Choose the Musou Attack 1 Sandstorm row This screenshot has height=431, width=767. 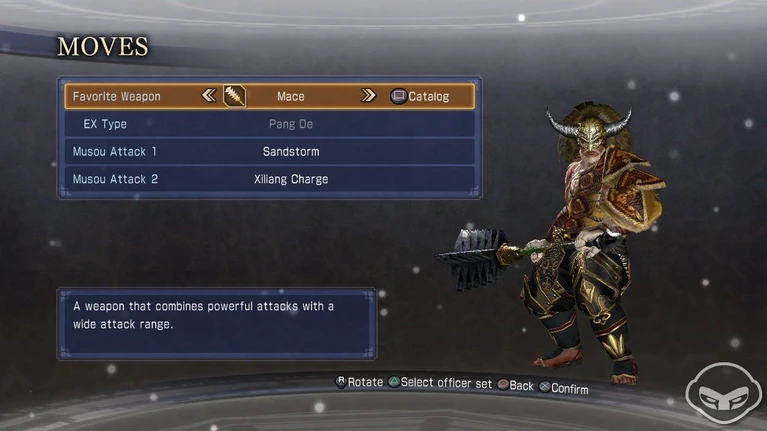tap(267, 152)
